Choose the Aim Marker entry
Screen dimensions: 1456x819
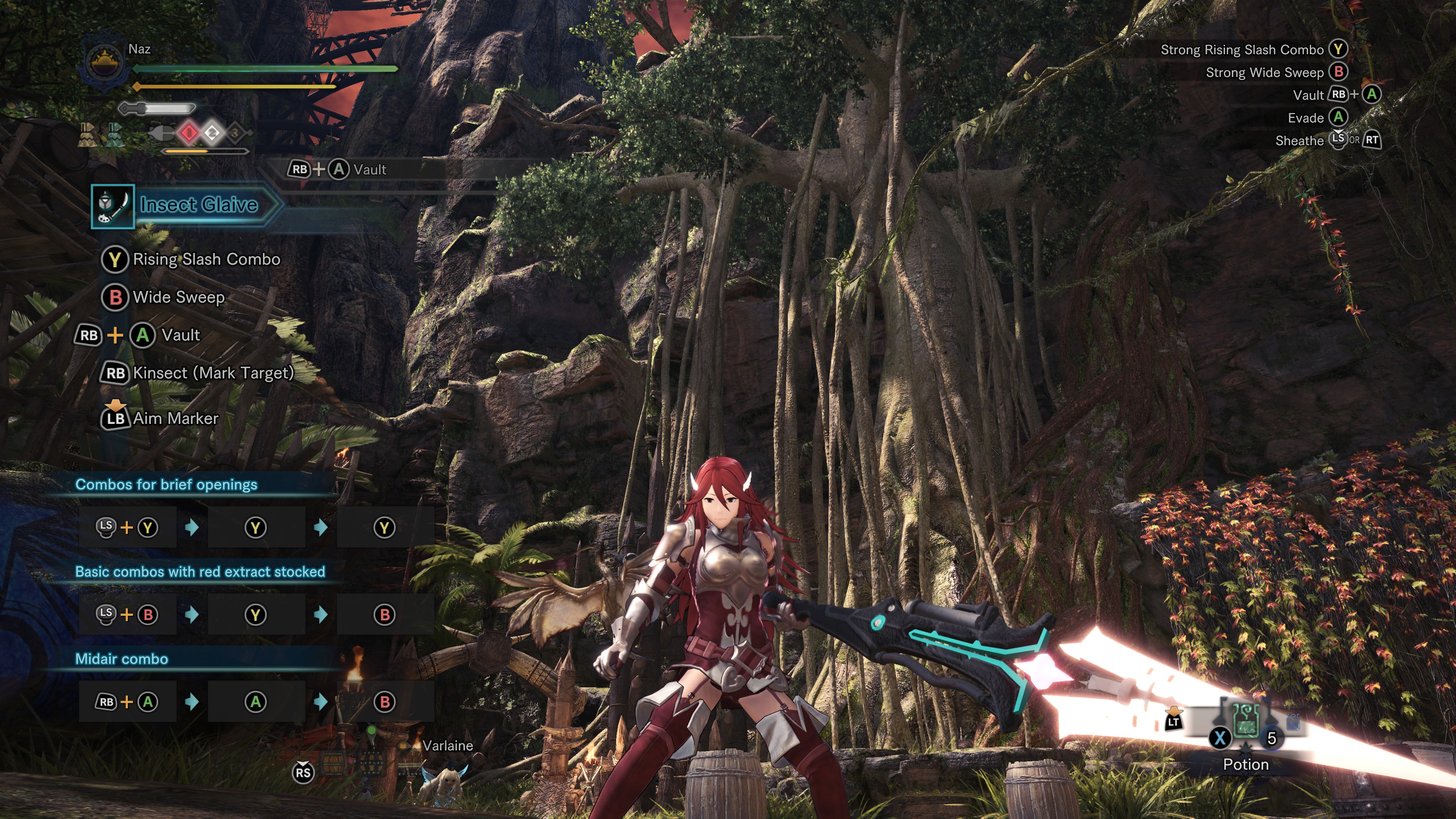pos(175,418)
